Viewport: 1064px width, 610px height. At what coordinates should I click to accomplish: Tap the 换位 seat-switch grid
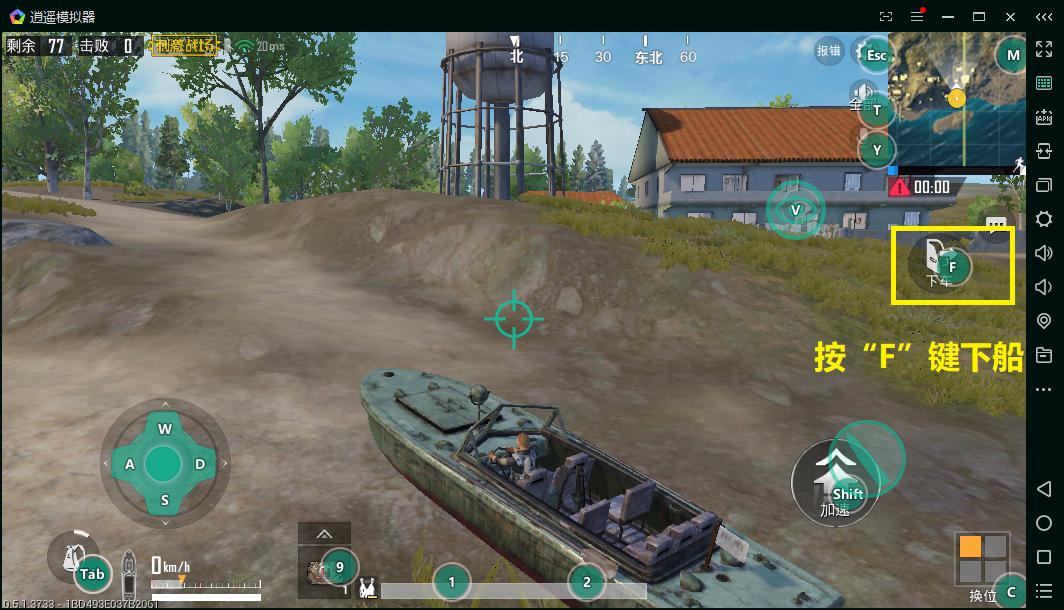981,558
